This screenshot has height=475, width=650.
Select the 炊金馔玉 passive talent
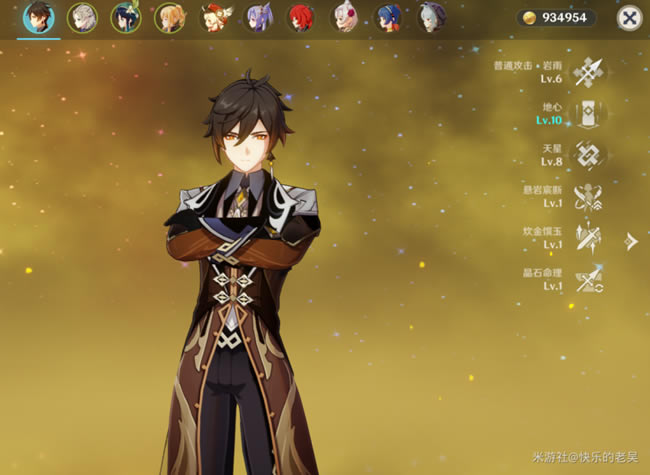click(x=589, y=238)
